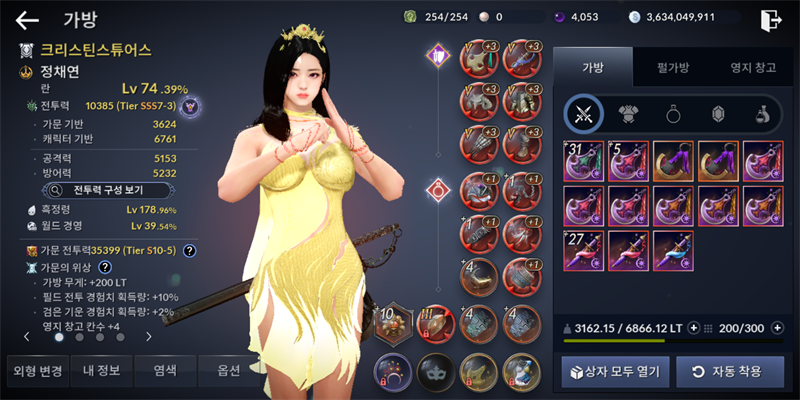The image size is (800, 400).
Task: Open the 옵션 settings
Action: [x=228, y=371]
